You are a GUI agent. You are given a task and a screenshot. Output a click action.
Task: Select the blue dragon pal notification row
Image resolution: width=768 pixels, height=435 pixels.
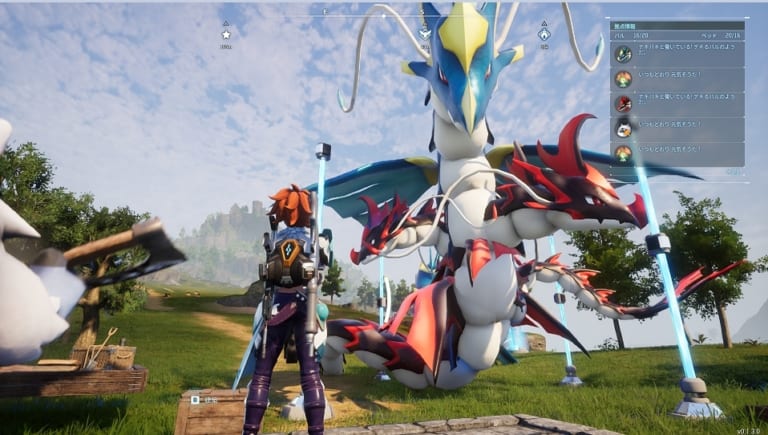pos(676,53)
